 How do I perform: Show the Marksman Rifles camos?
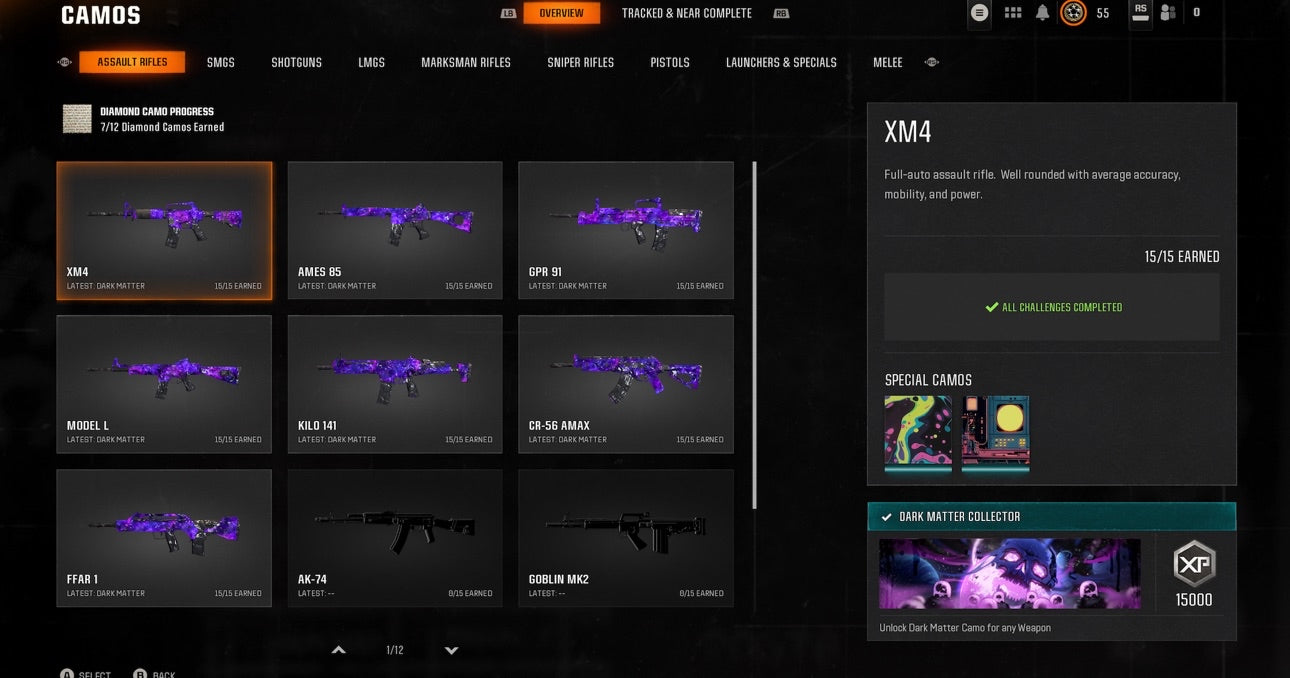point(465,62)
